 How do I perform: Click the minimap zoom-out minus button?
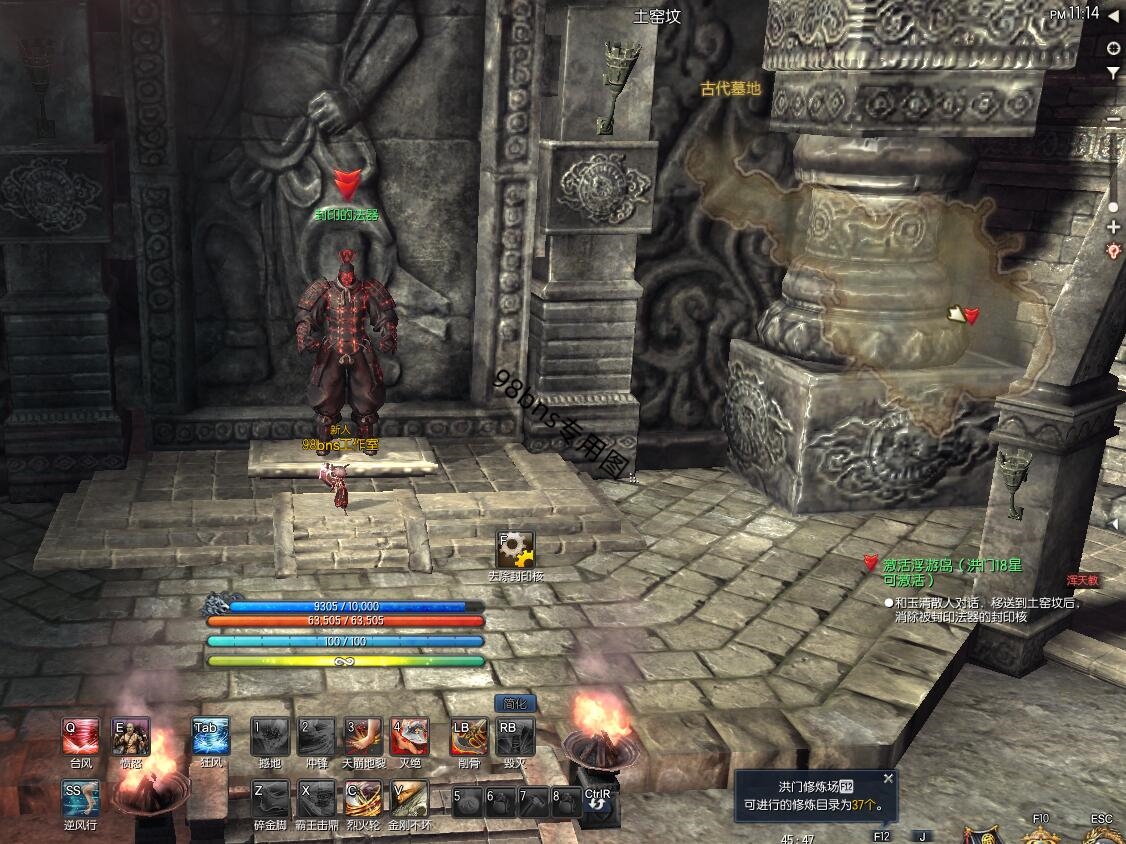point(1114,120)
